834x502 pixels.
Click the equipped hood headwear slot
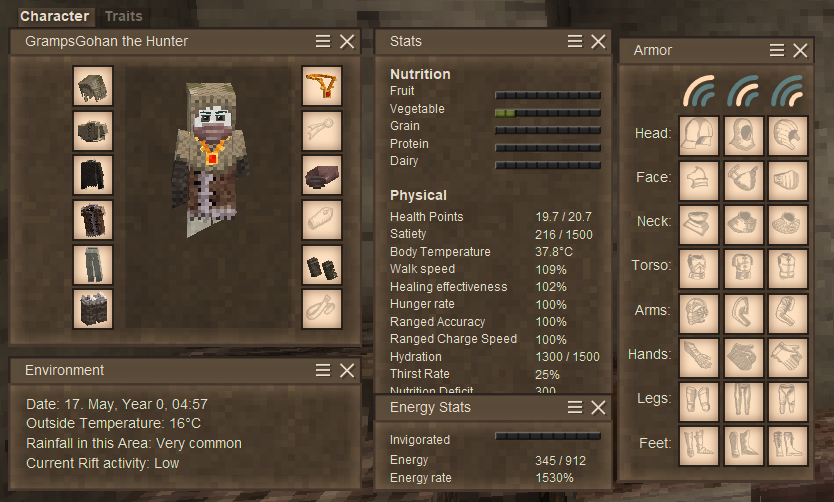point(93,86)
